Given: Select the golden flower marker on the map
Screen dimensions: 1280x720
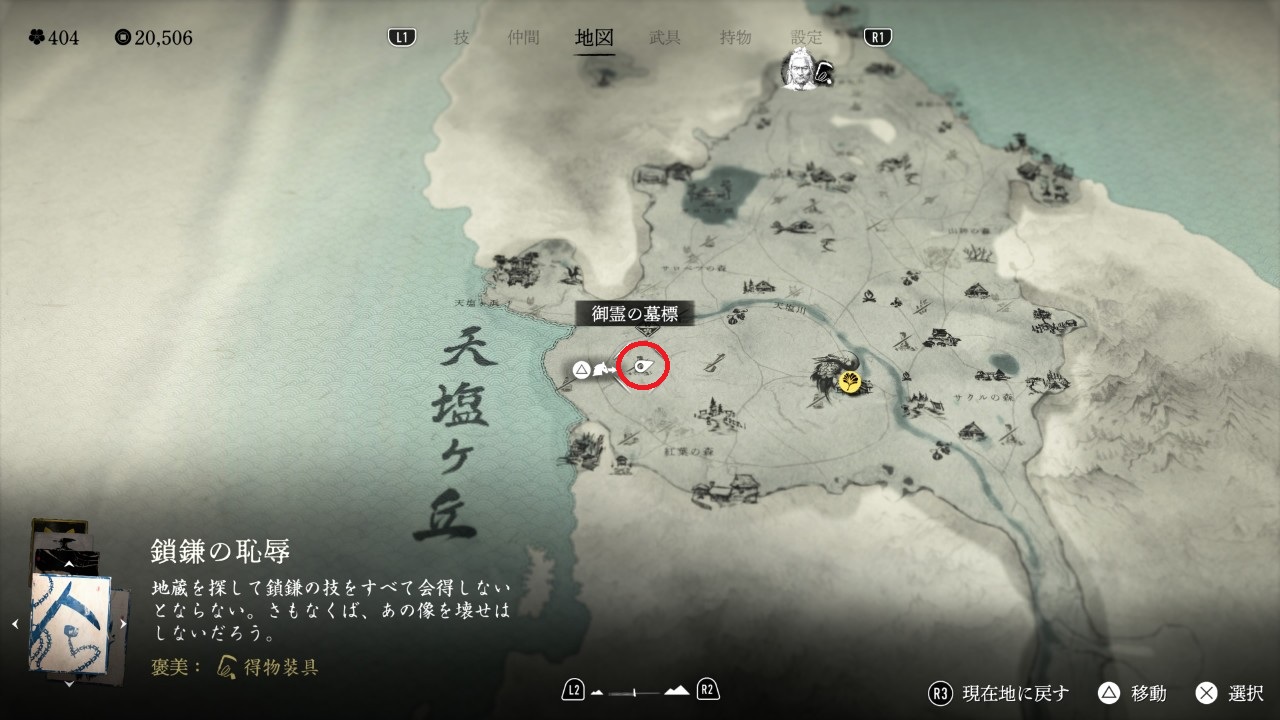Looking at the screenshot, I should [851, 381].
